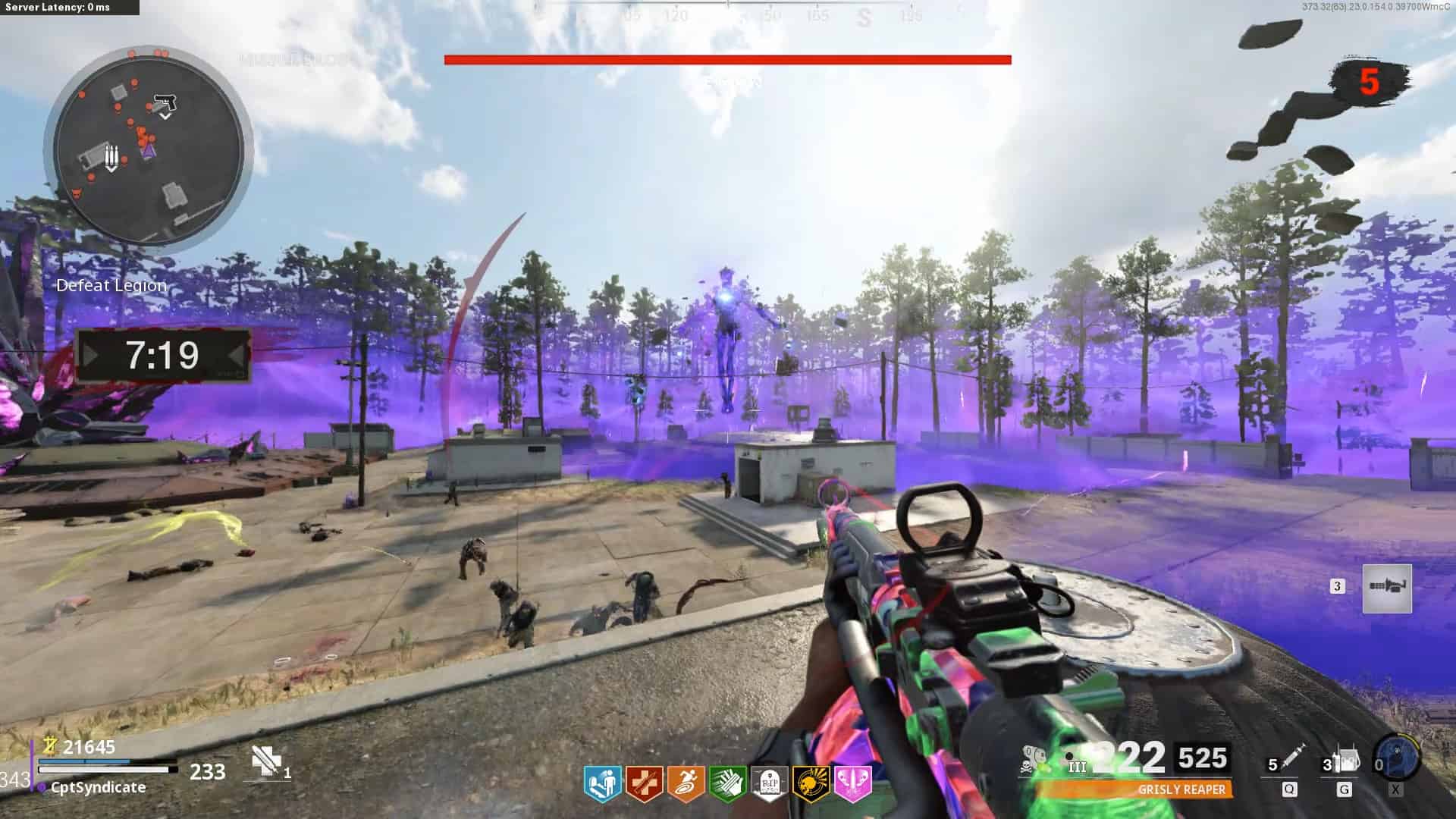Screen dimensions: 1456x819
Task: Click the pink Elemental Pop perk icon
Action: (x=852, y=783)
